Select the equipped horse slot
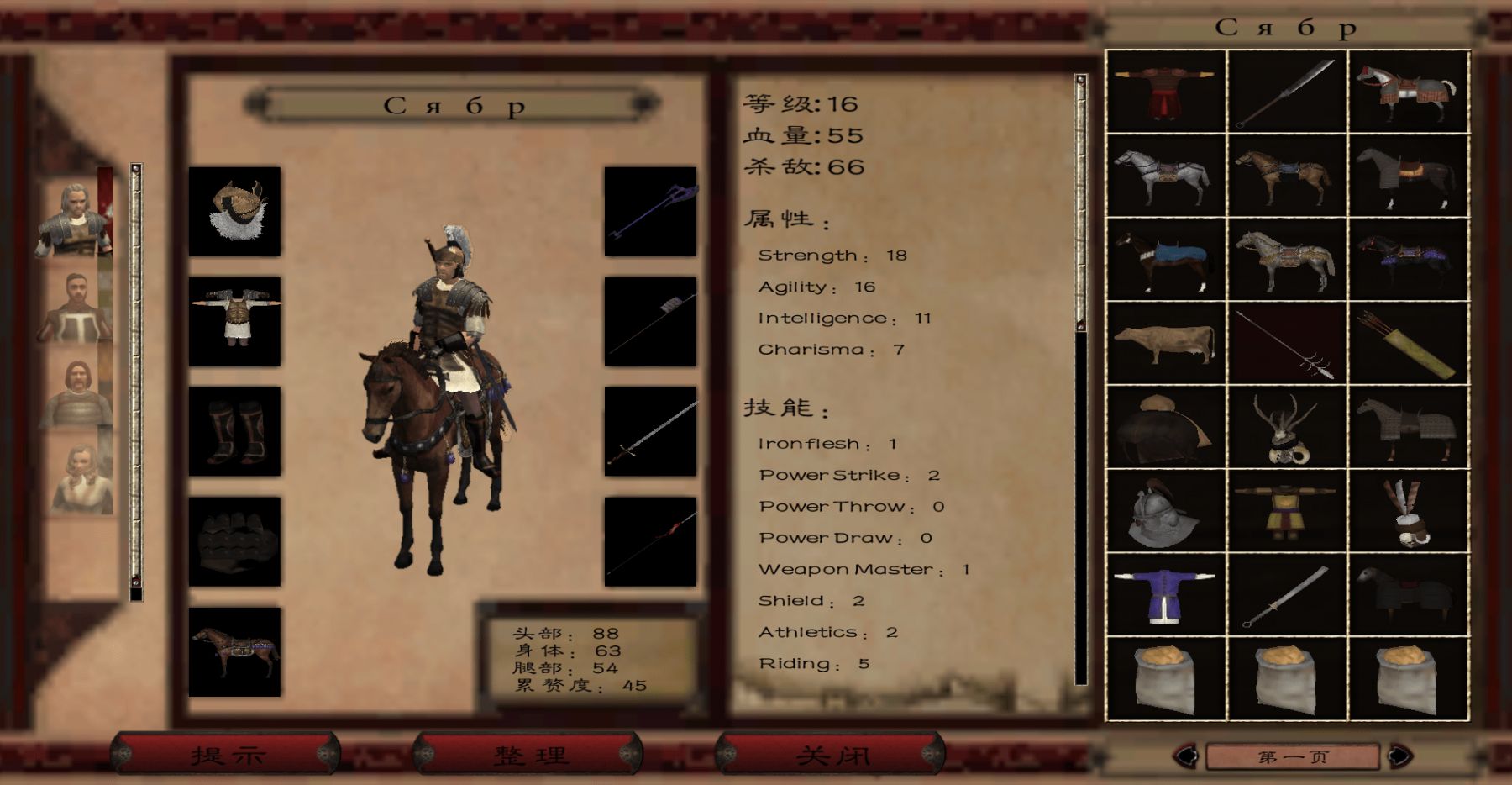 (234, 651)
